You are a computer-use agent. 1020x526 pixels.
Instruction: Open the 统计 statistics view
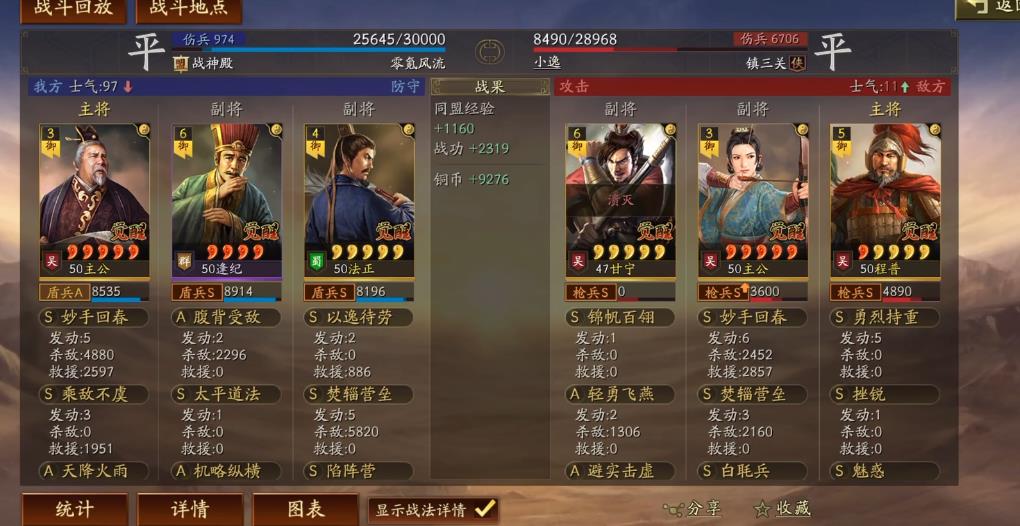pos(74,509)
